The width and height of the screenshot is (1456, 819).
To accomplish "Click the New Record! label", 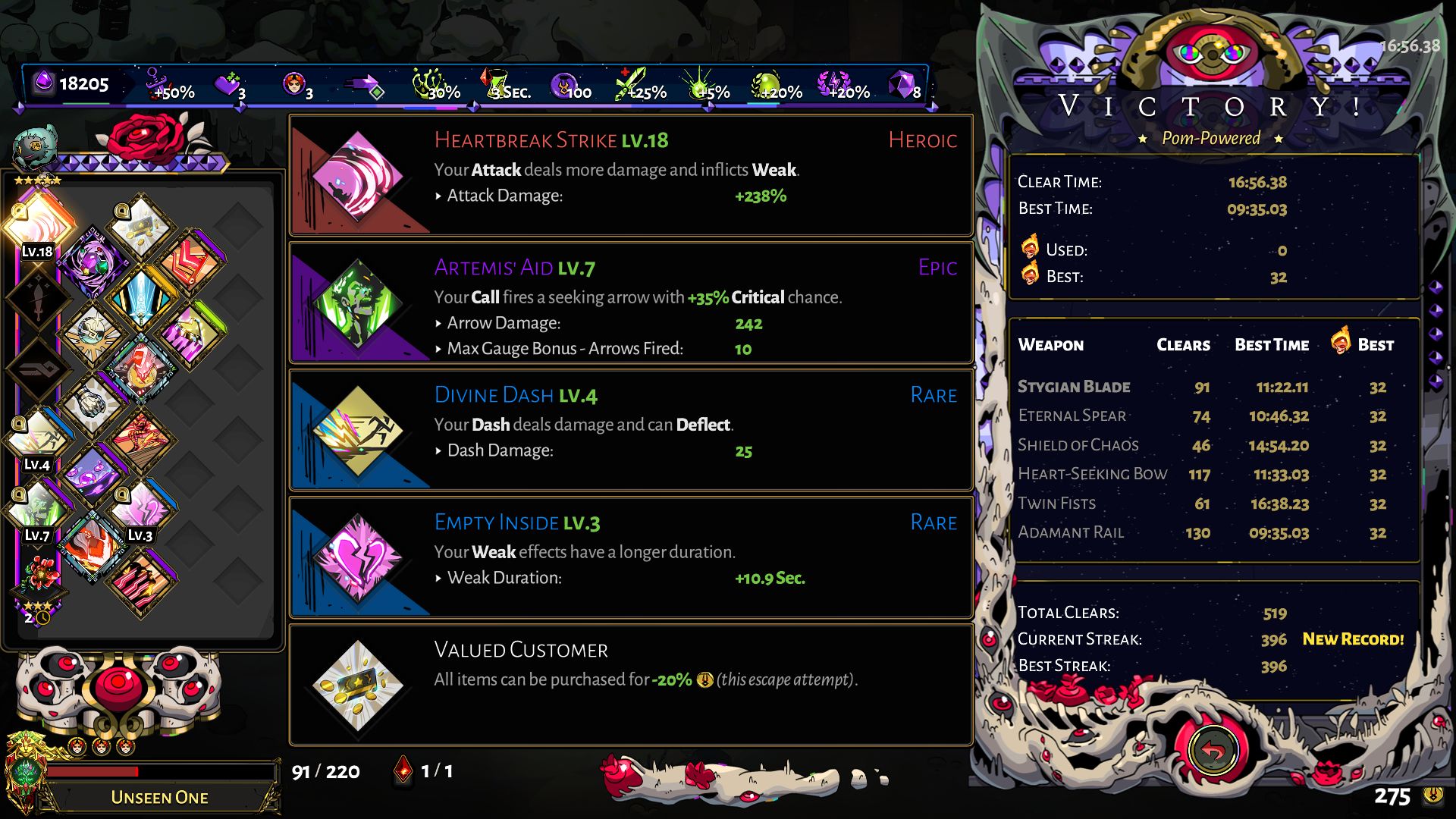I will pos(1353,639).
